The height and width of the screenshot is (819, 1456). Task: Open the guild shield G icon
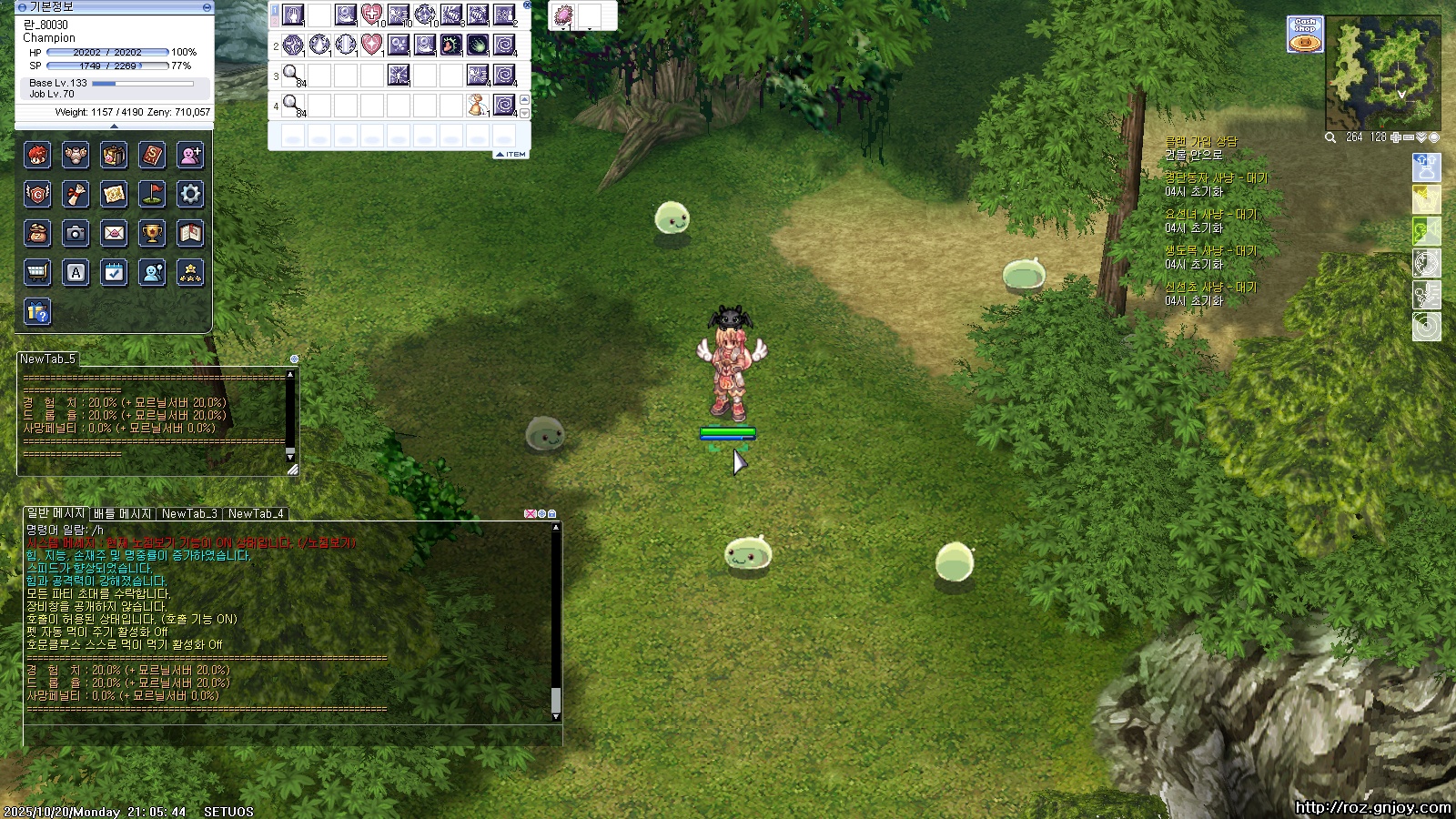coord(37,194)
